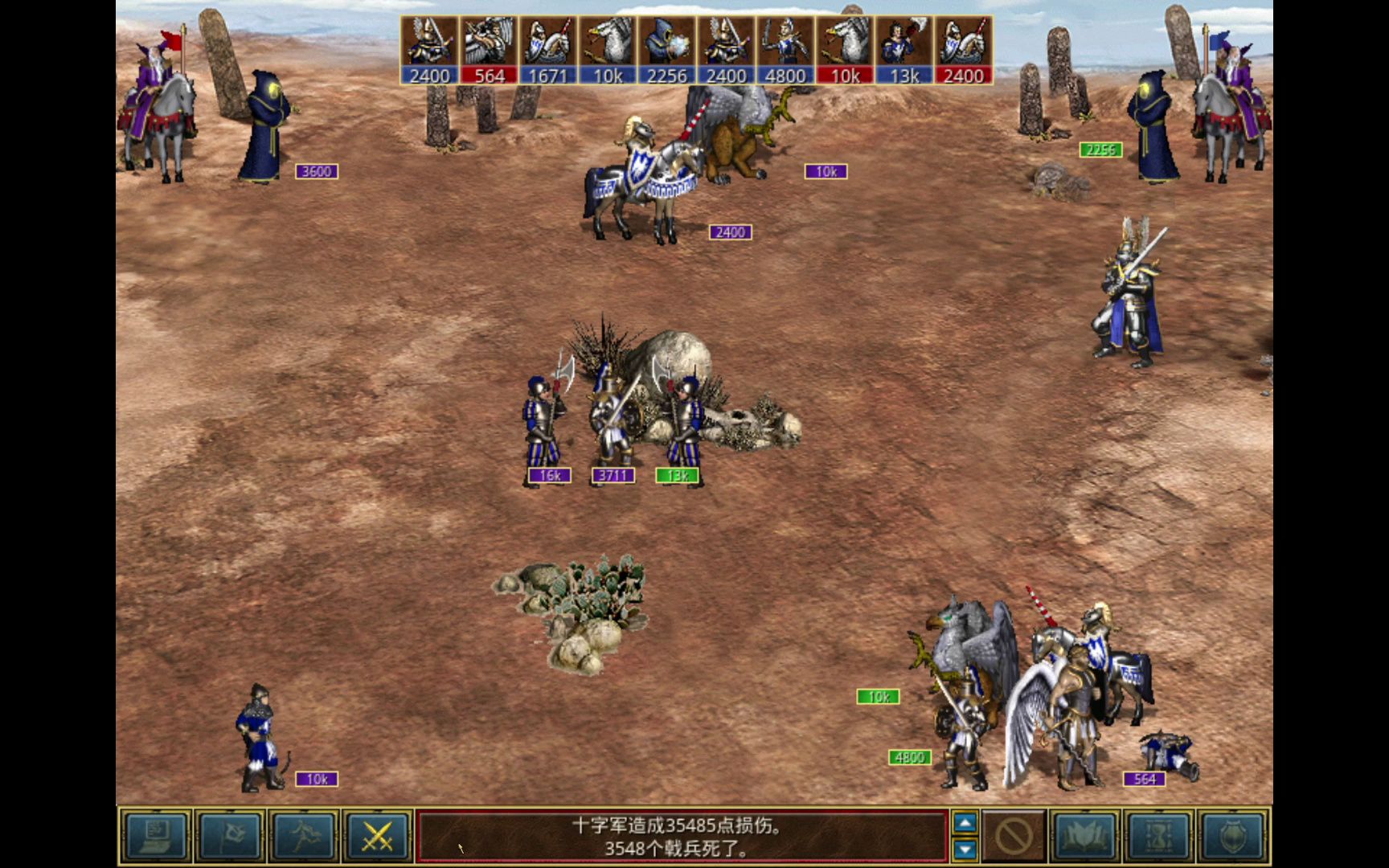Select the griffin portrait with blue 10k label

coord(608,50)
